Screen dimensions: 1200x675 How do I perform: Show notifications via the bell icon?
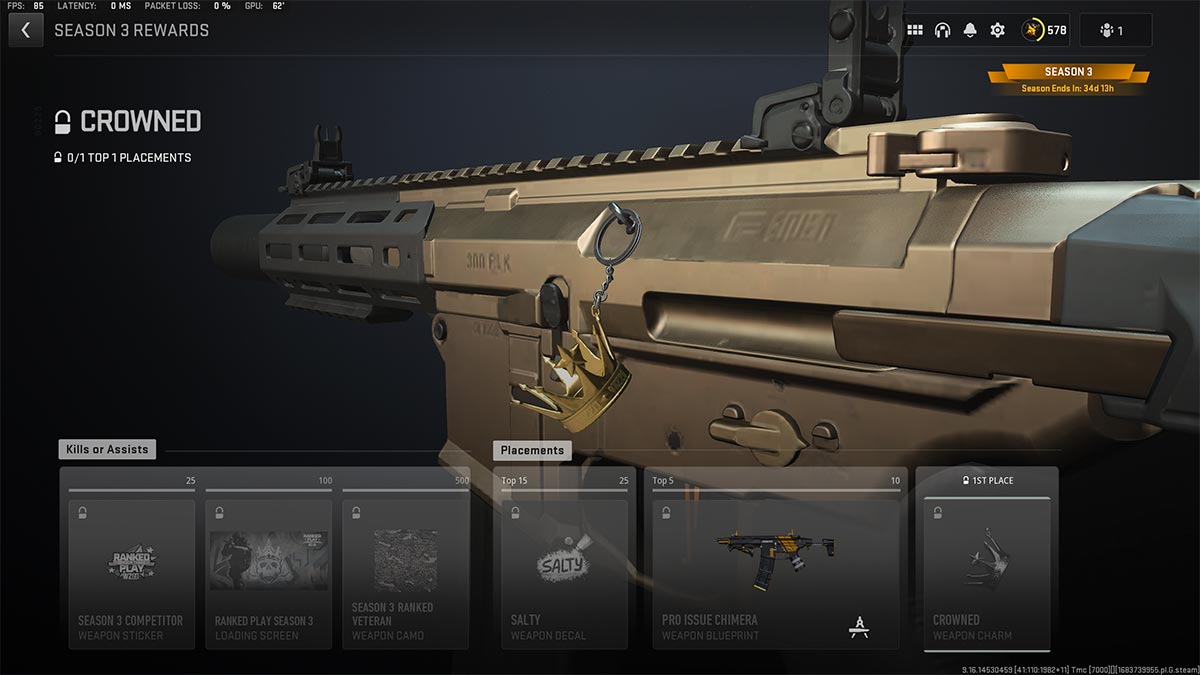[x=970, y=30]
